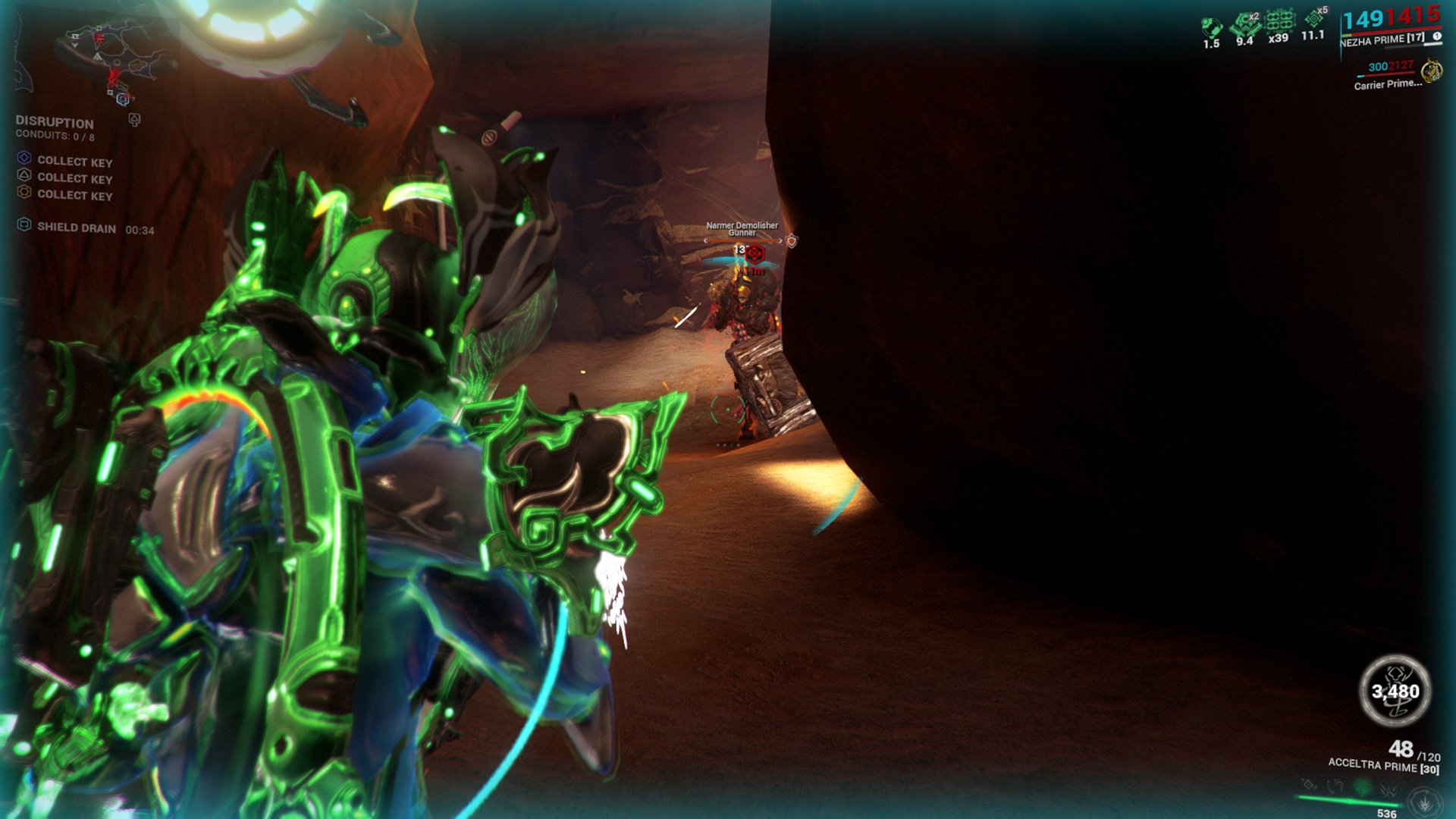
Task: Select the Disruption objective tracker header
Action: 55,123
